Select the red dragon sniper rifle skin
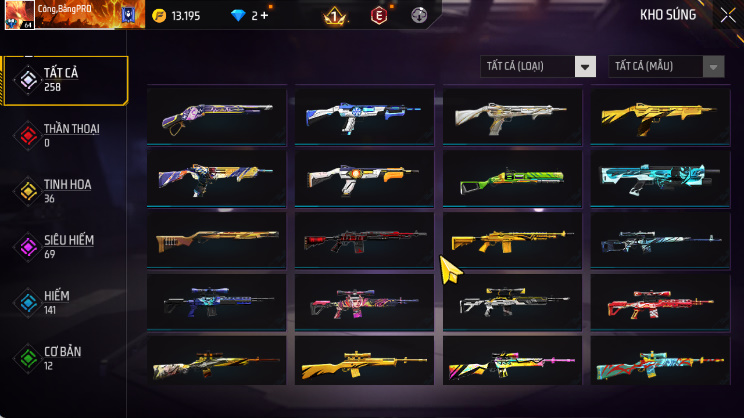This screenshot has width=744, height=418. click(660, 302)
